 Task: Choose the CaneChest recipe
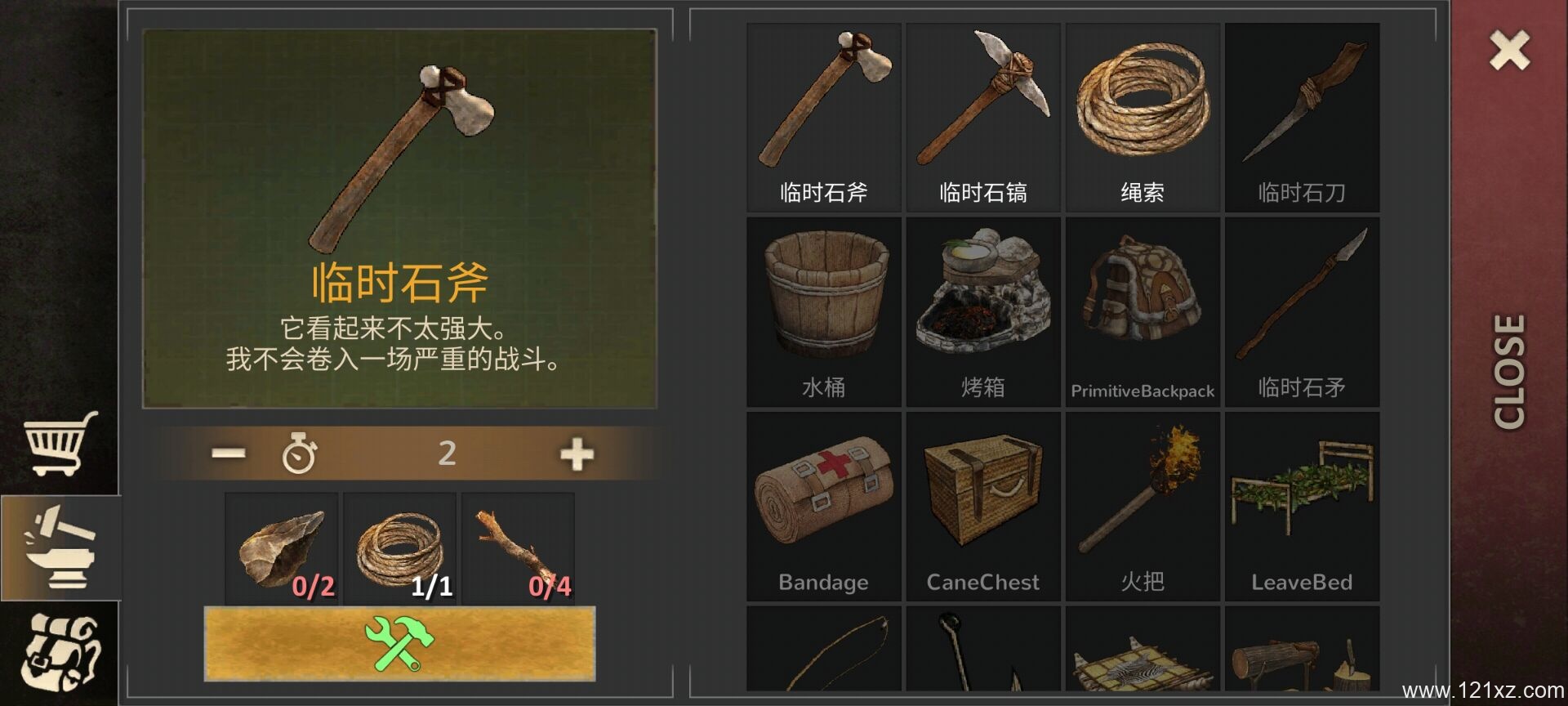click(x=982, y=507)
